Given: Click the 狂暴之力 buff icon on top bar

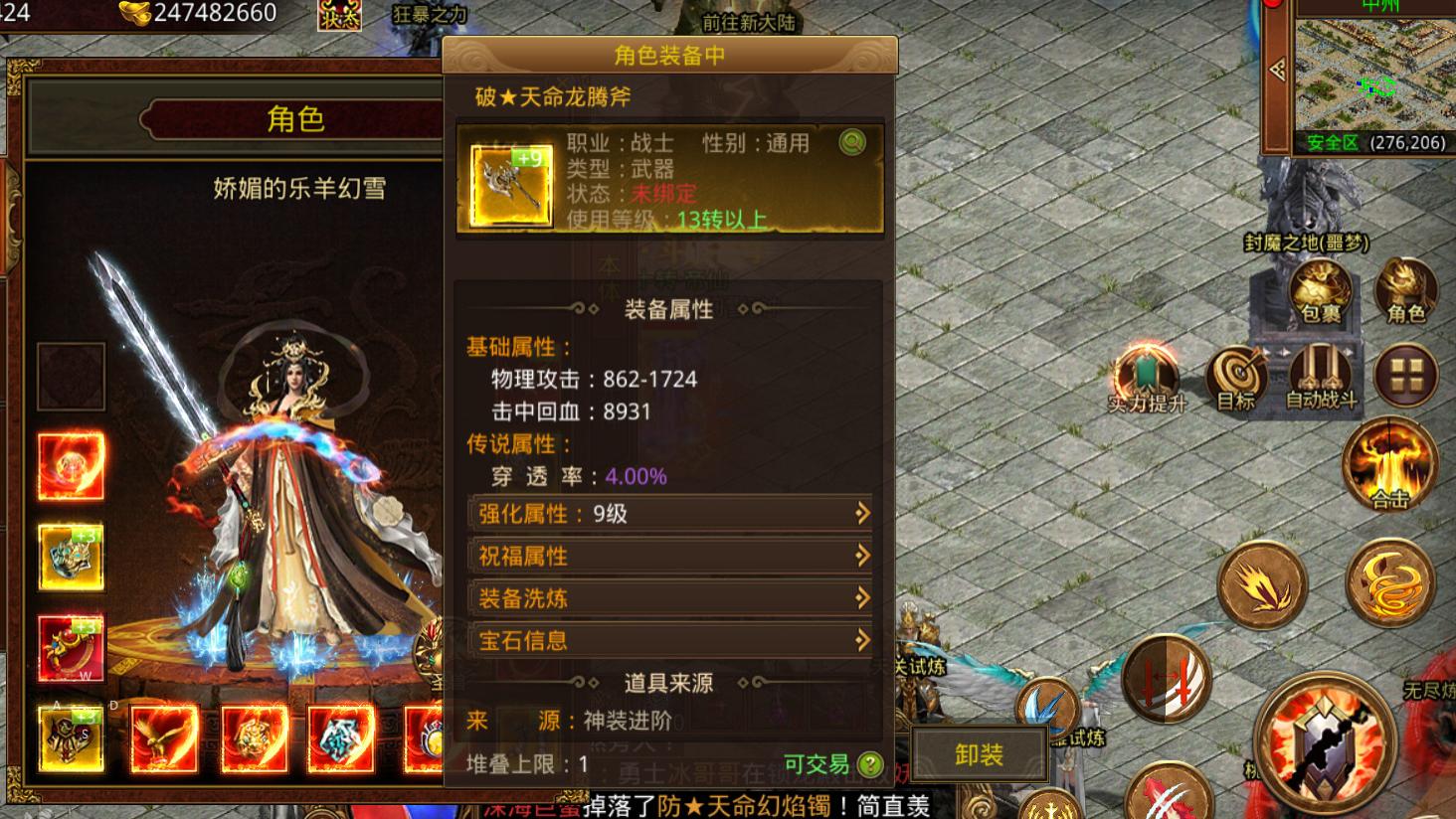Looking at the screenshot, I should (x=338, y=15).
